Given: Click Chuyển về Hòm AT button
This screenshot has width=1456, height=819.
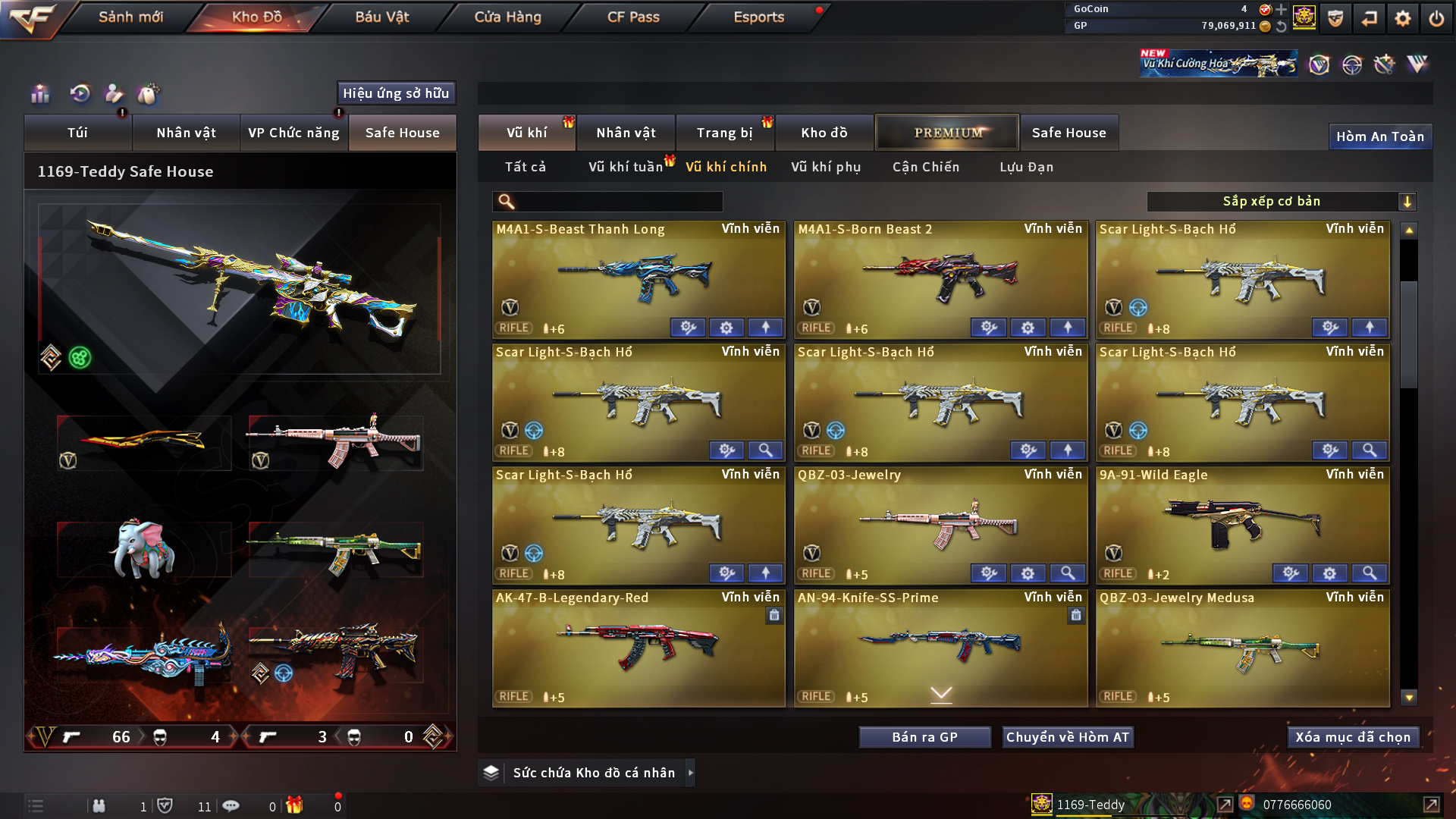Looking at the screenshot, I should pyautogui.click(x=1068, y=737).
